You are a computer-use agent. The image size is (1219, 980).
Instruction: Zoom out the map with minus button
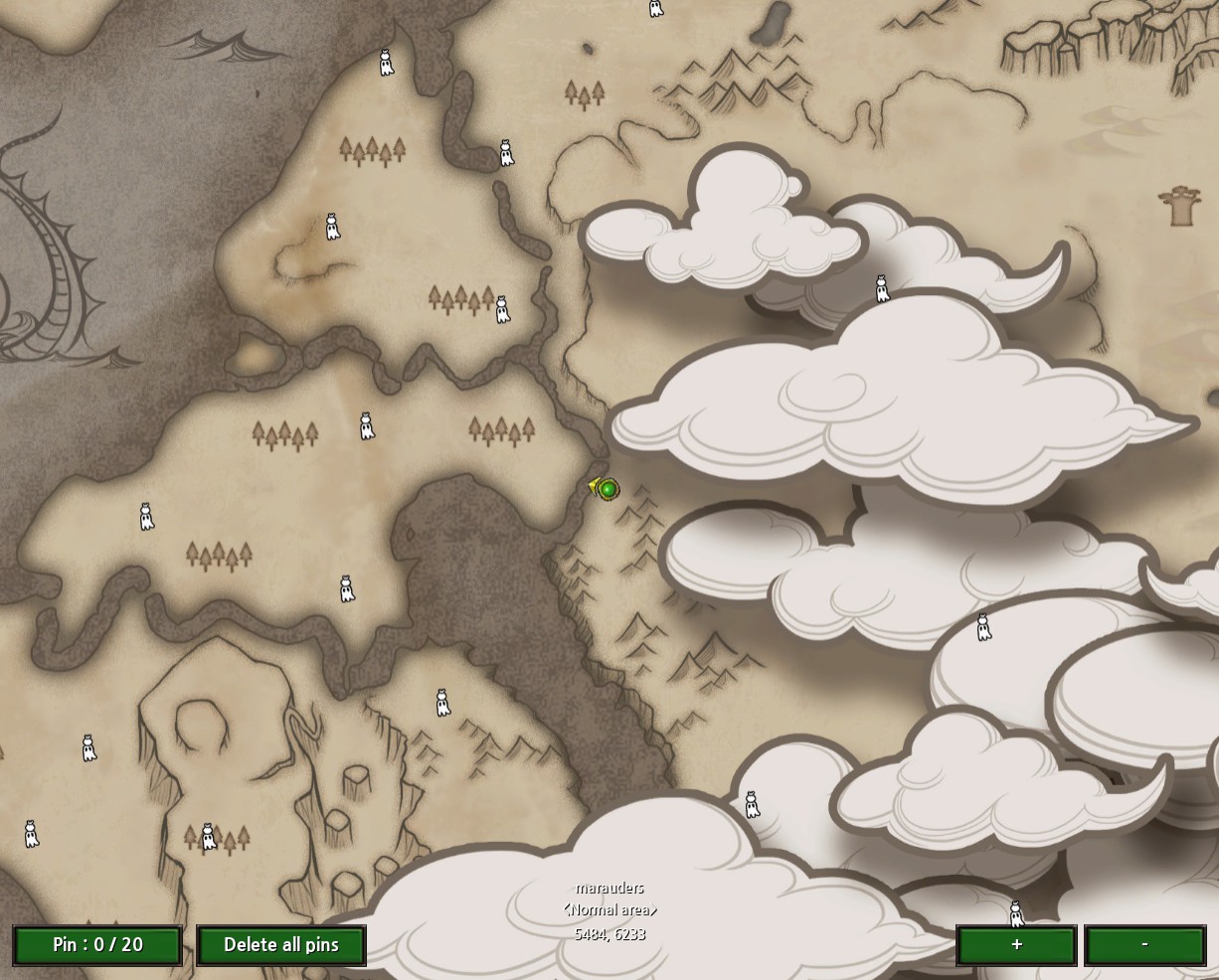tap(1144, 945)
